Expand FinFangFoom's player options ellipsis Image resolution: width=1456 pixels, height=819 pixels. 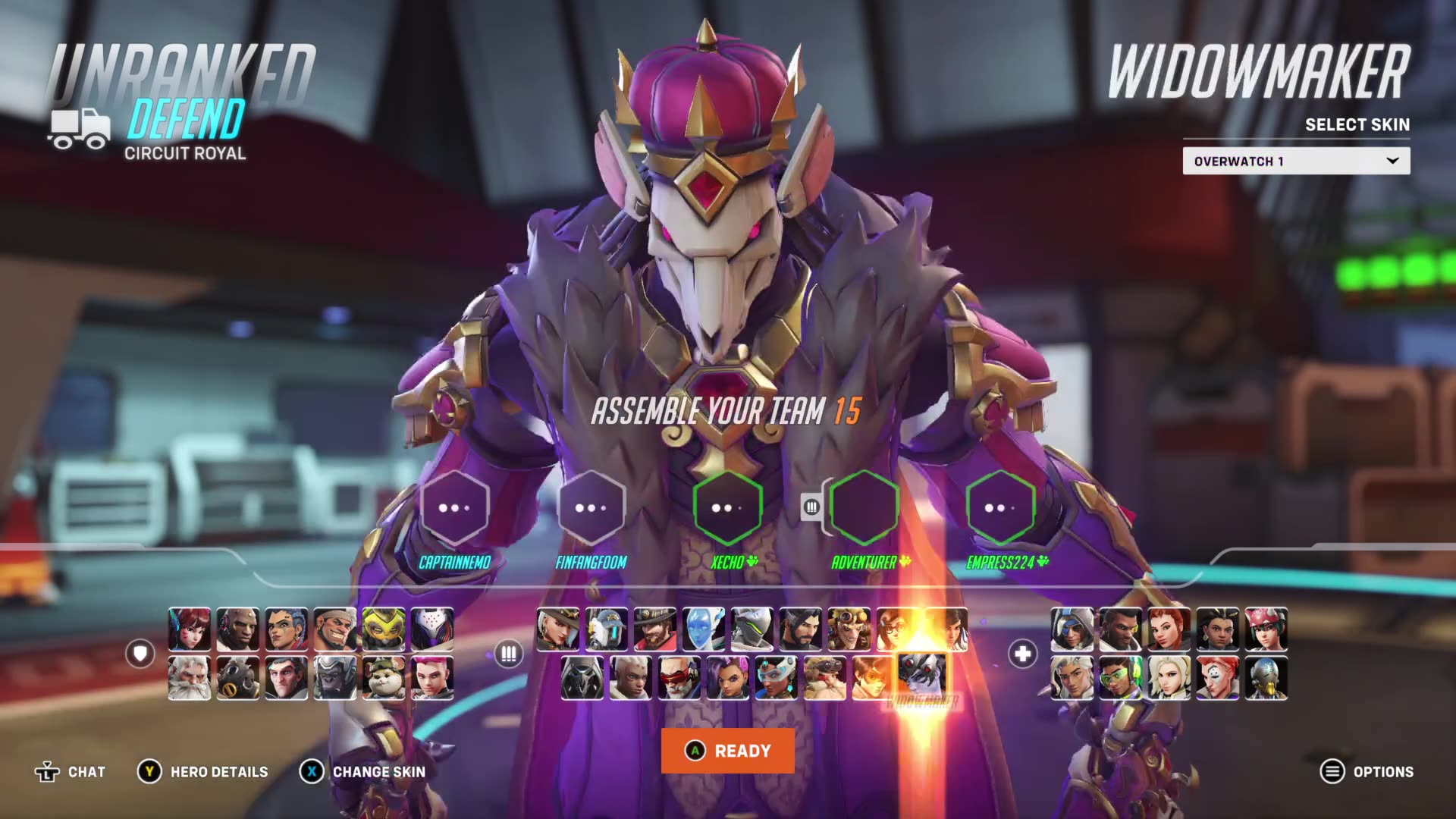[x=592, y=508]
